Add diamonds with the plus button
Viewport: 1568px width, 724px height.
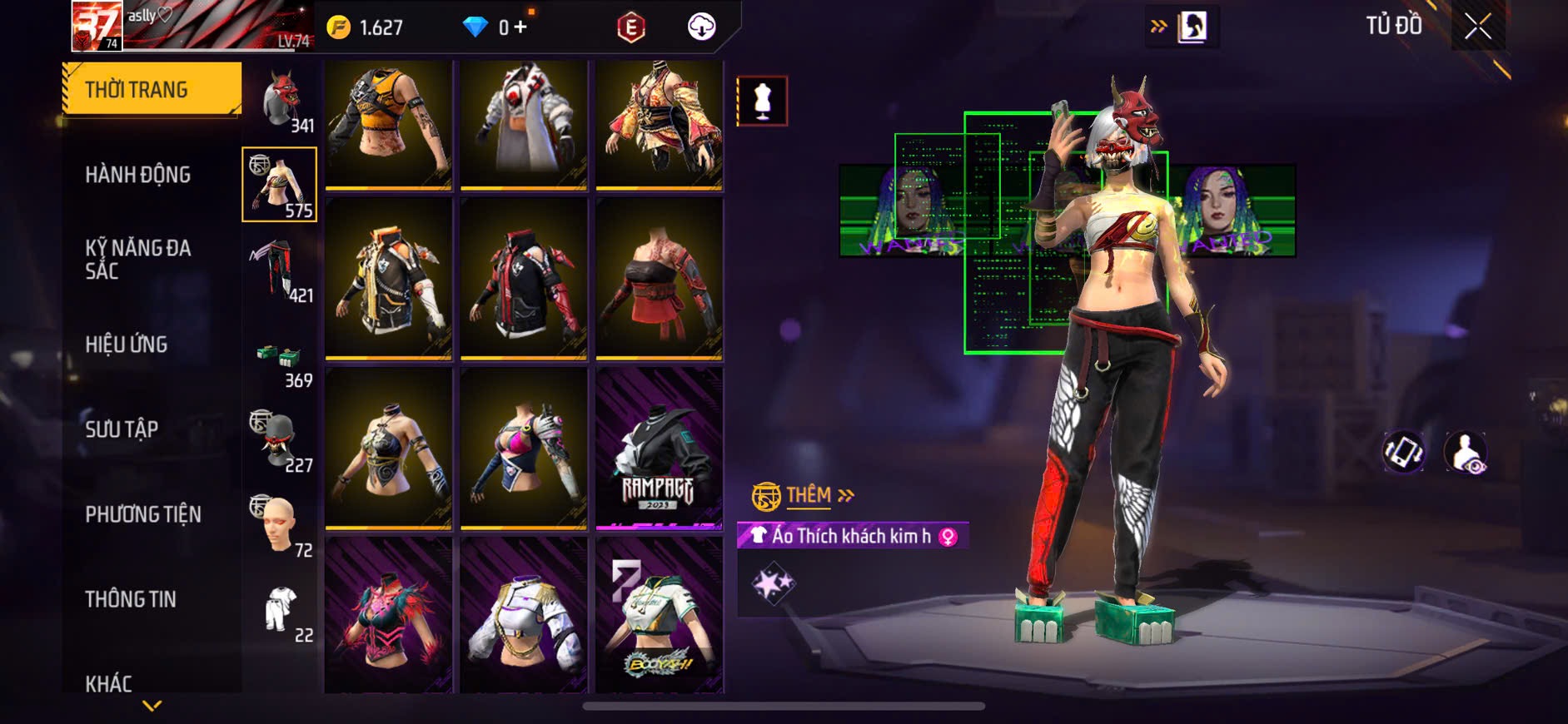(x=520, y=27)
